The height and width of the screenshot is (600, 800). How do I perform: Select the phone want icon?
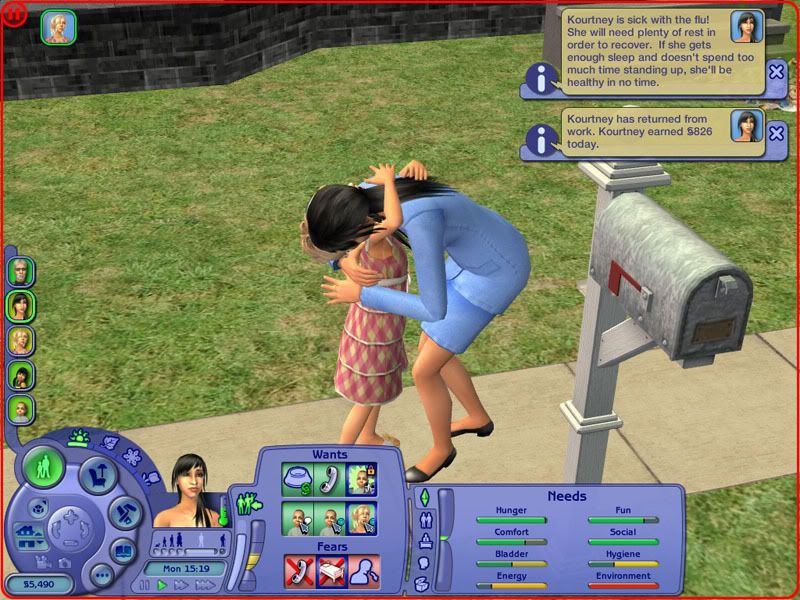[329, 479]
